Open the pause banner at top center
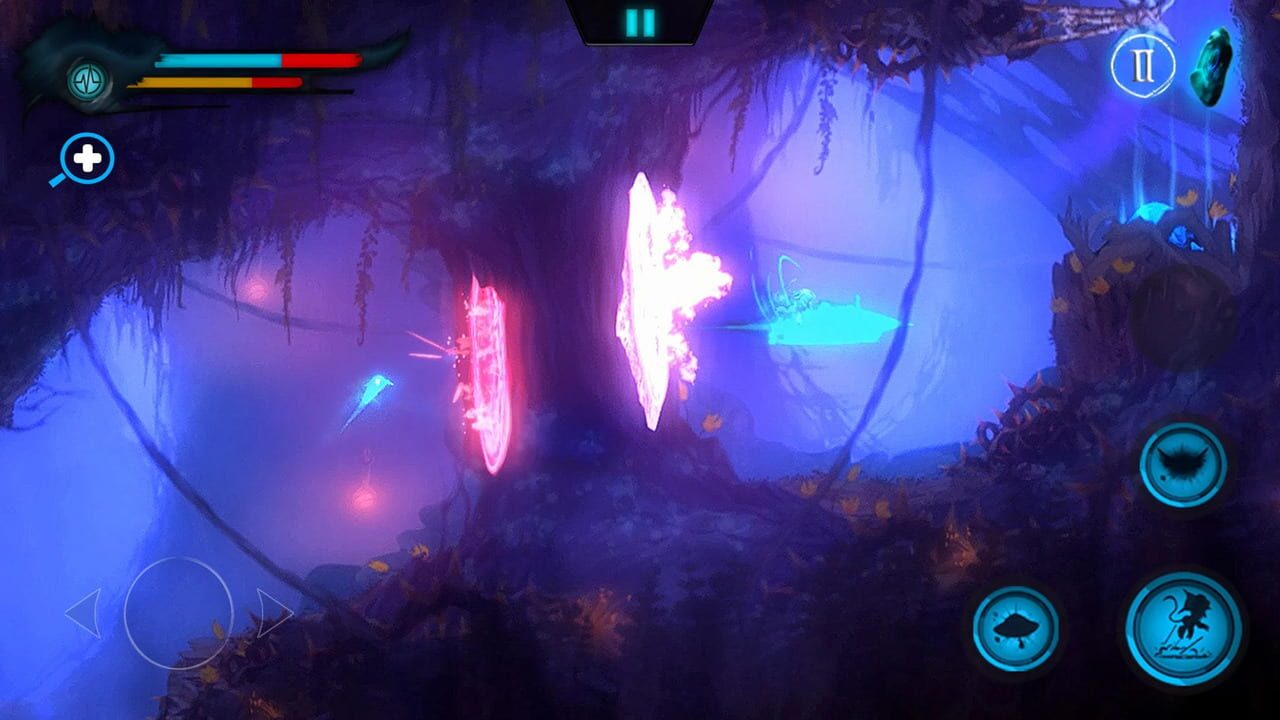 640,18
